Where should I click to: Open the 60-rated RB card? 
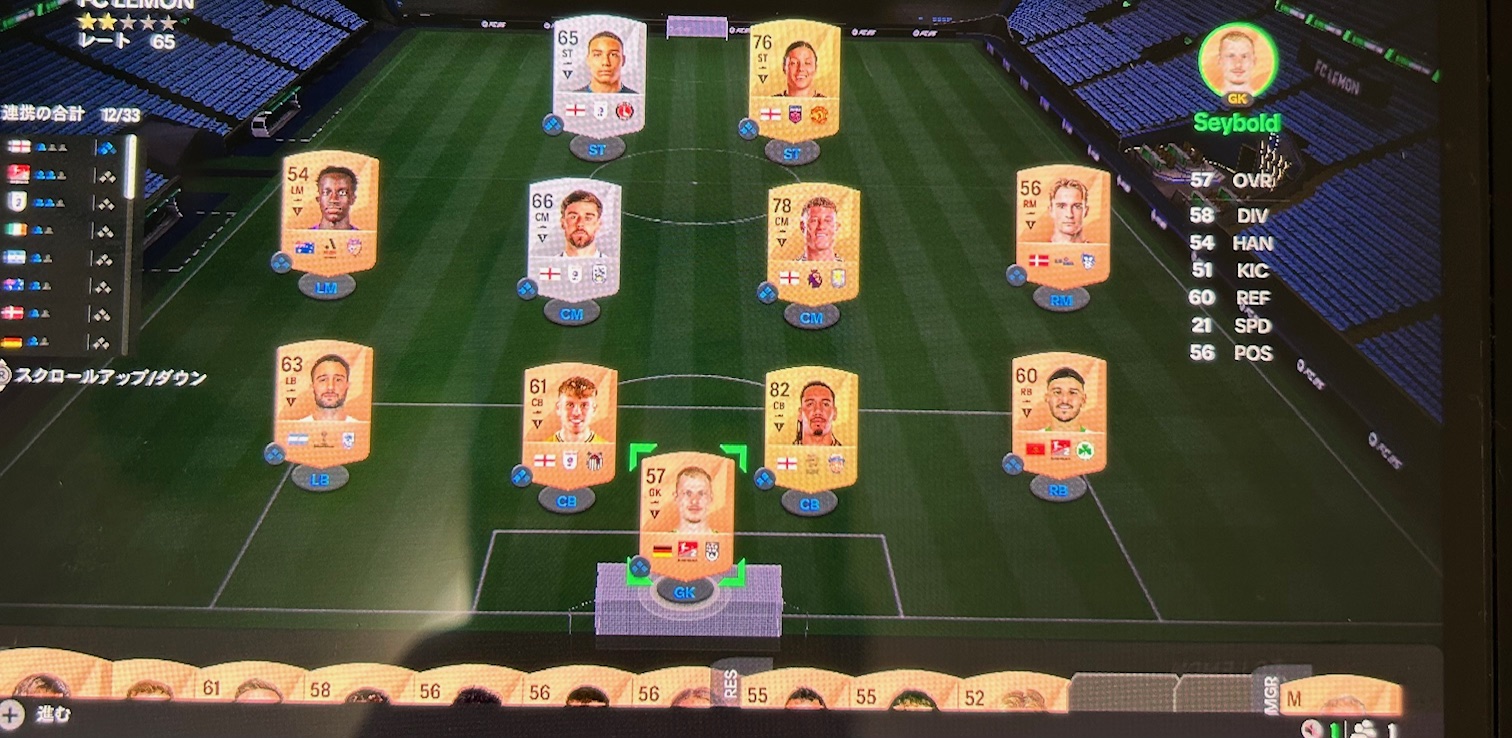click(x=1060, y=415)
